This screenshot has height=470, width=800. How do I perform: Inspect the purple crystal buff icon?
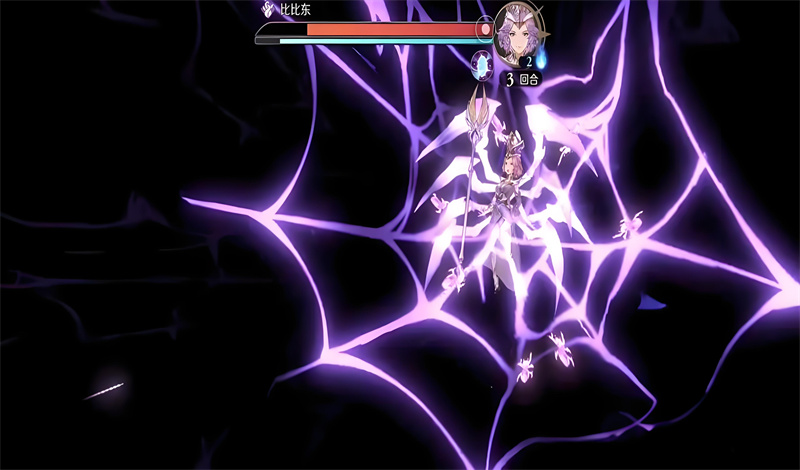483,66
